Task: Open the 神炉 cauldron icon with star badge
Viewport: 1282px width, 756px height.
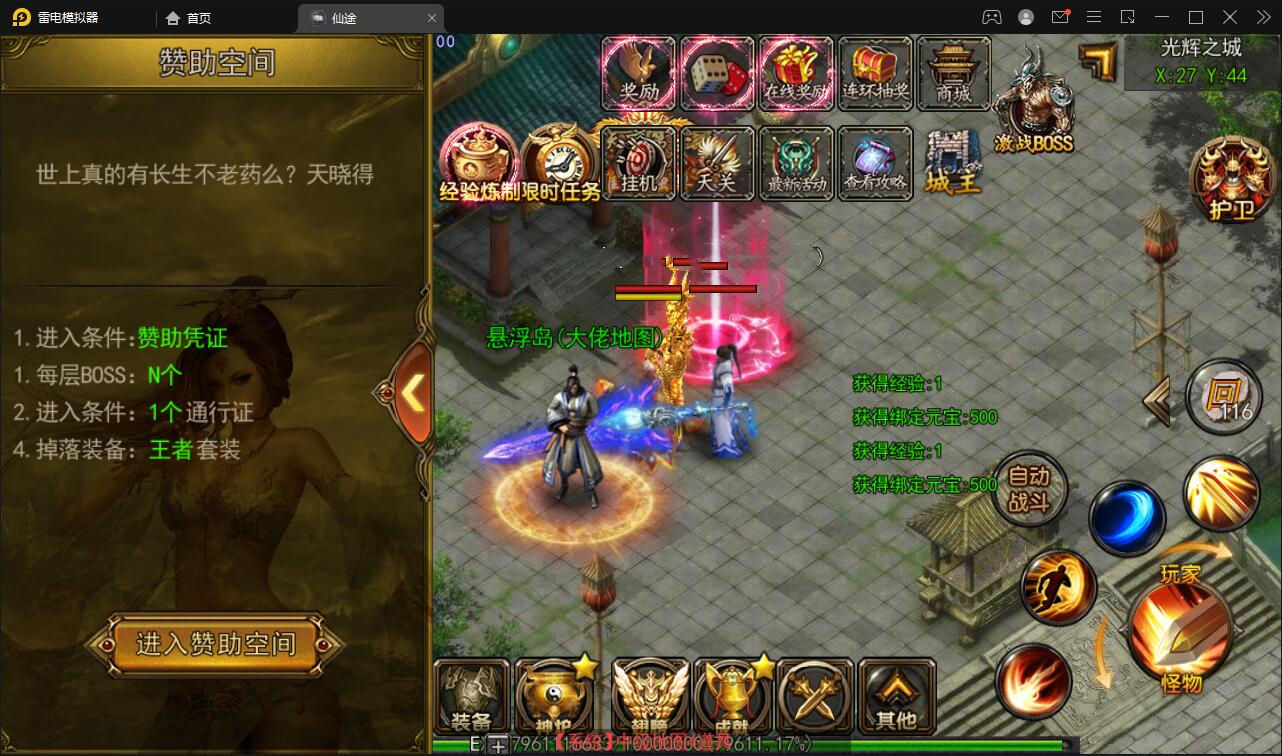Action: coord(556,697)
